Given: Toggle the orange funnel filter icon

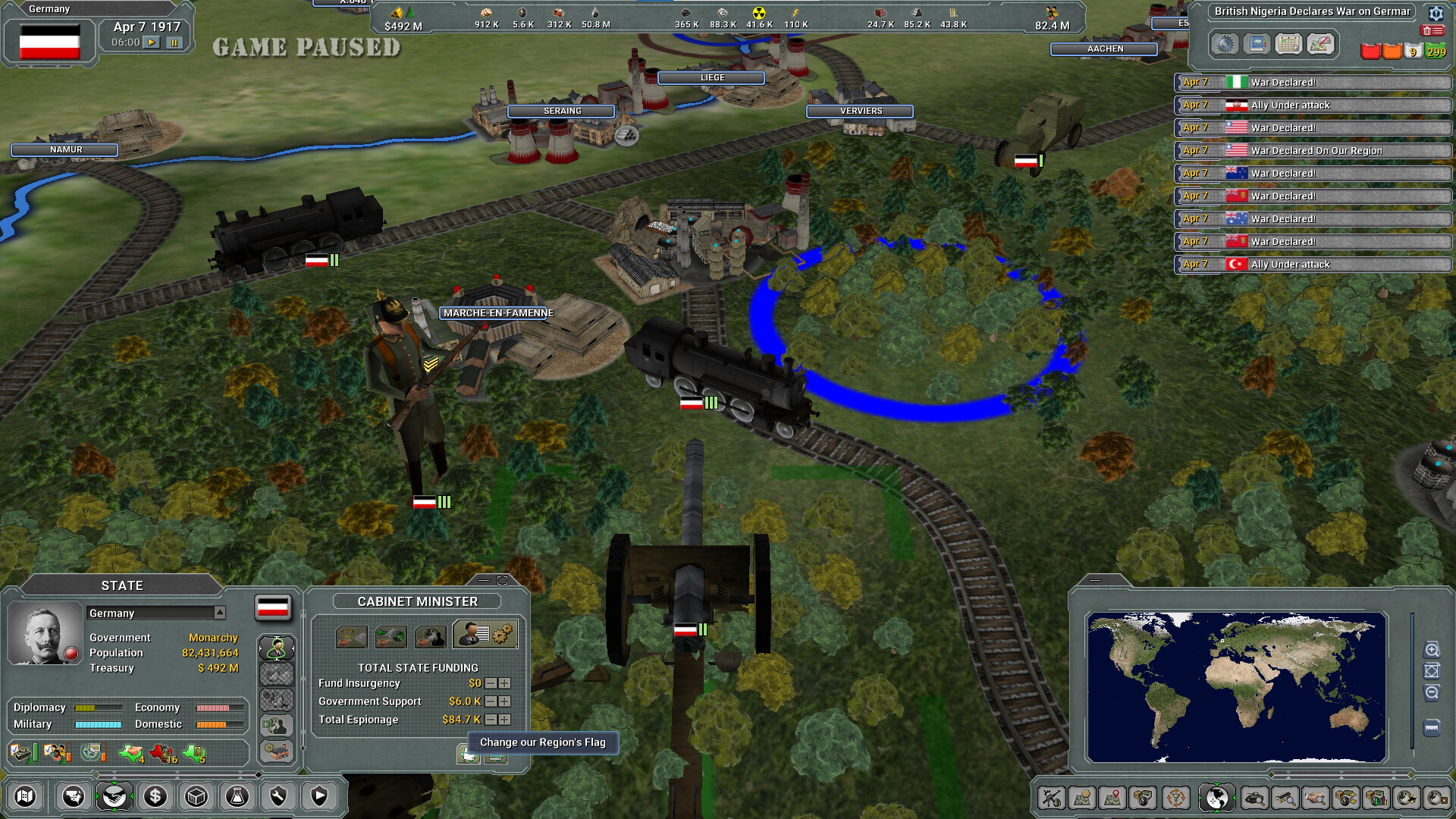Looking at the screenshot, I should click(x=1176, y=798).
